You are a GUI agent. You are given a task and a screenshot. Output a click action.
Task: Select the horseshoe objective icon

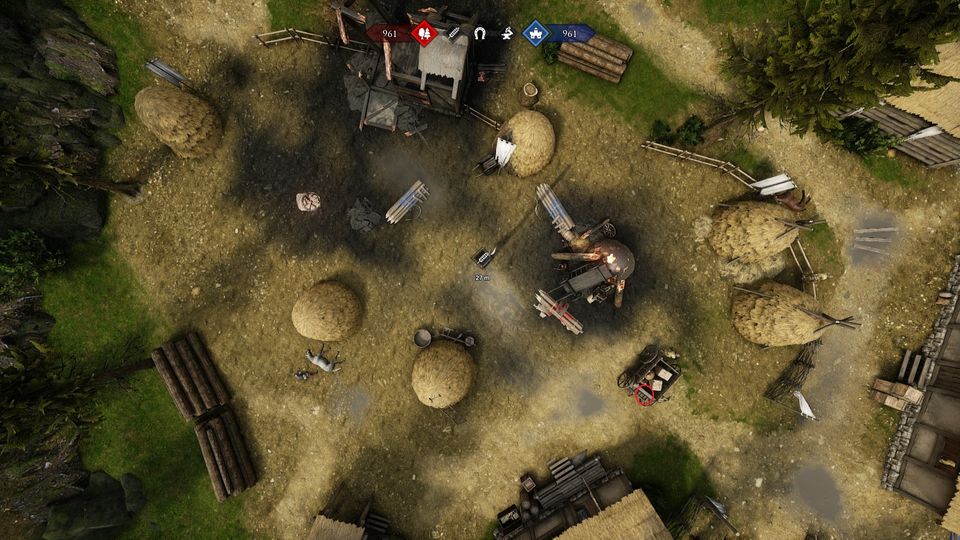[x=480, y=34]
